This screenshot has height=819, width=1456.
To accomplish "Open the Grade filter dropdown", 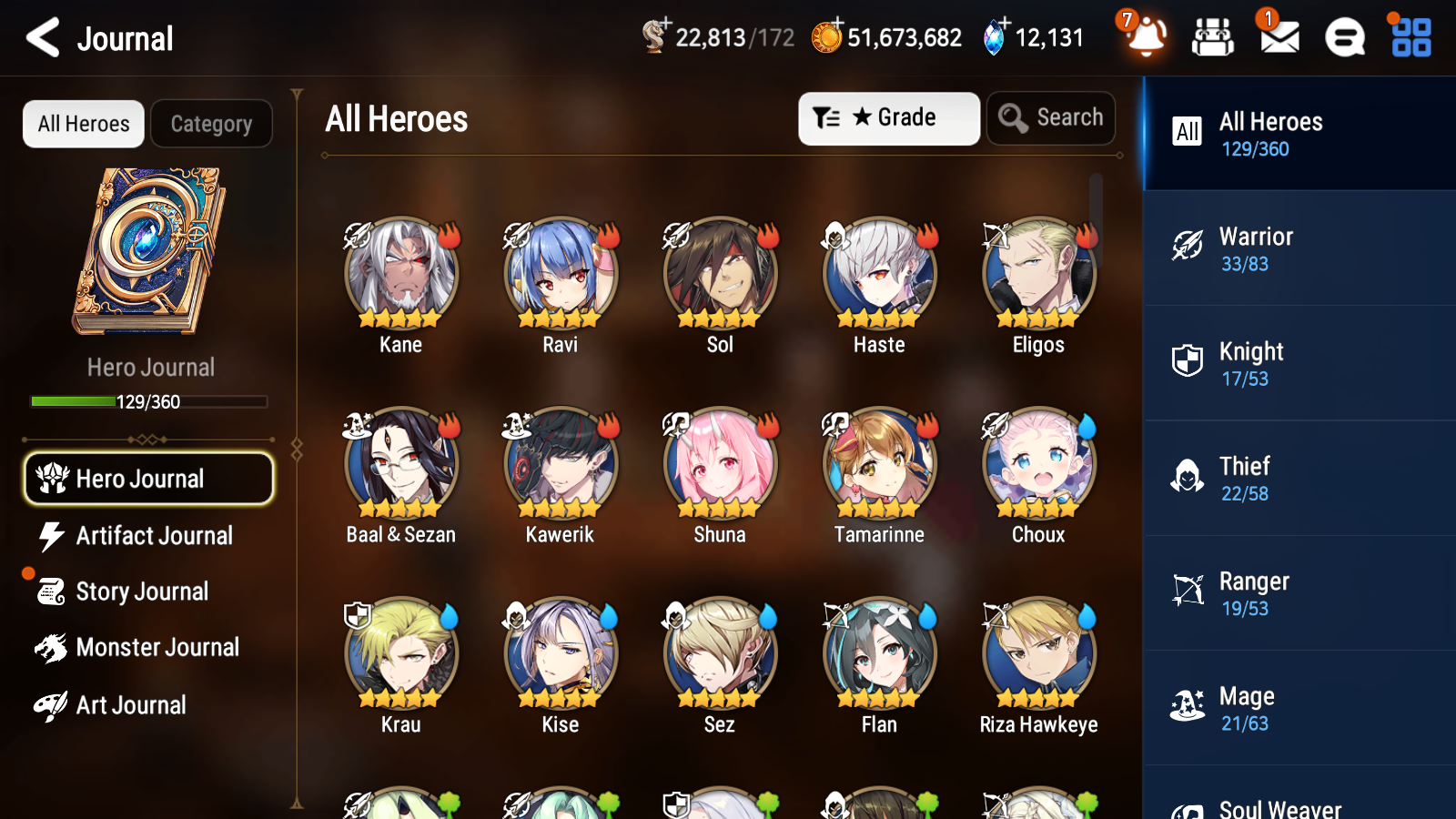I will coord(887,117).
